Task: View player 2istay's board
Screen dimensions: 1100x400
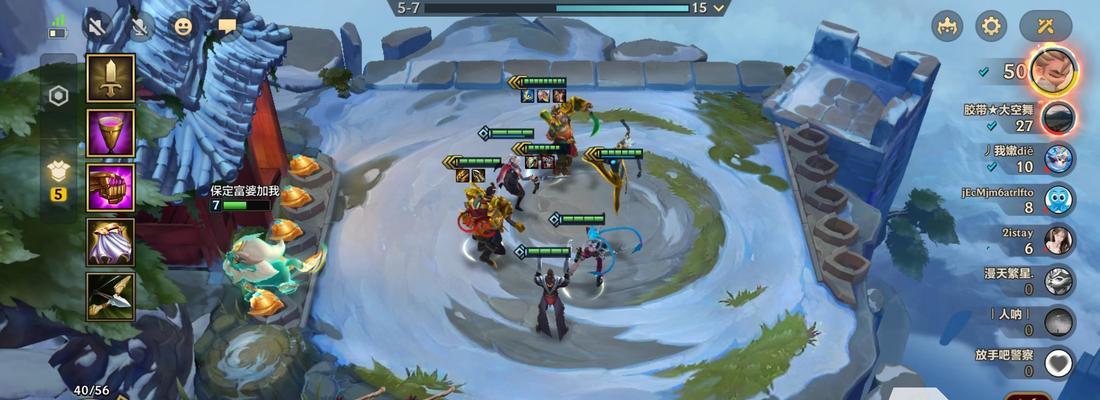Action: [x=1058, y=241]
